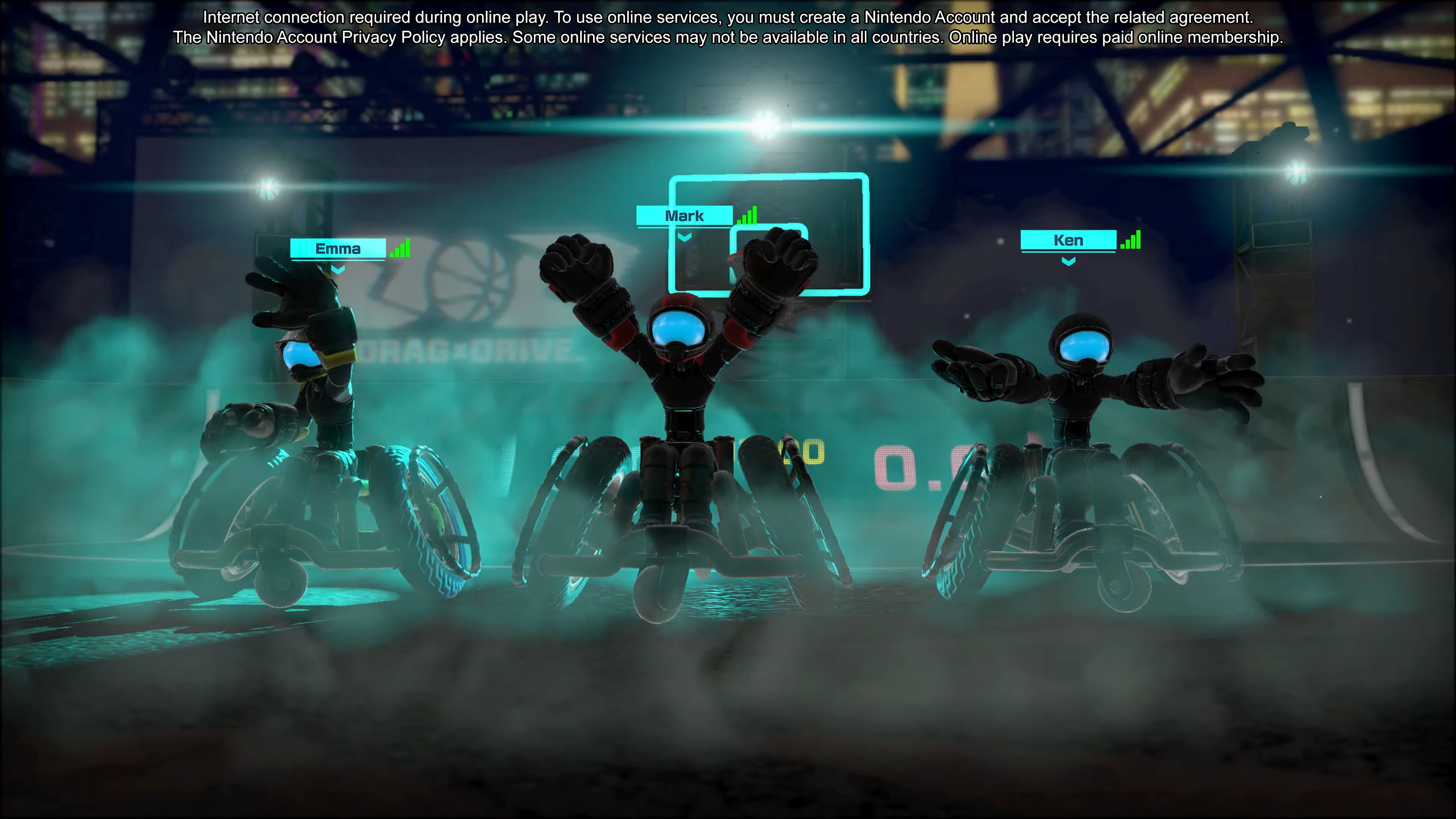Toggle Mark's player nameplate
The width and height of the screenshot is (1456, 819).
(684, 215)
